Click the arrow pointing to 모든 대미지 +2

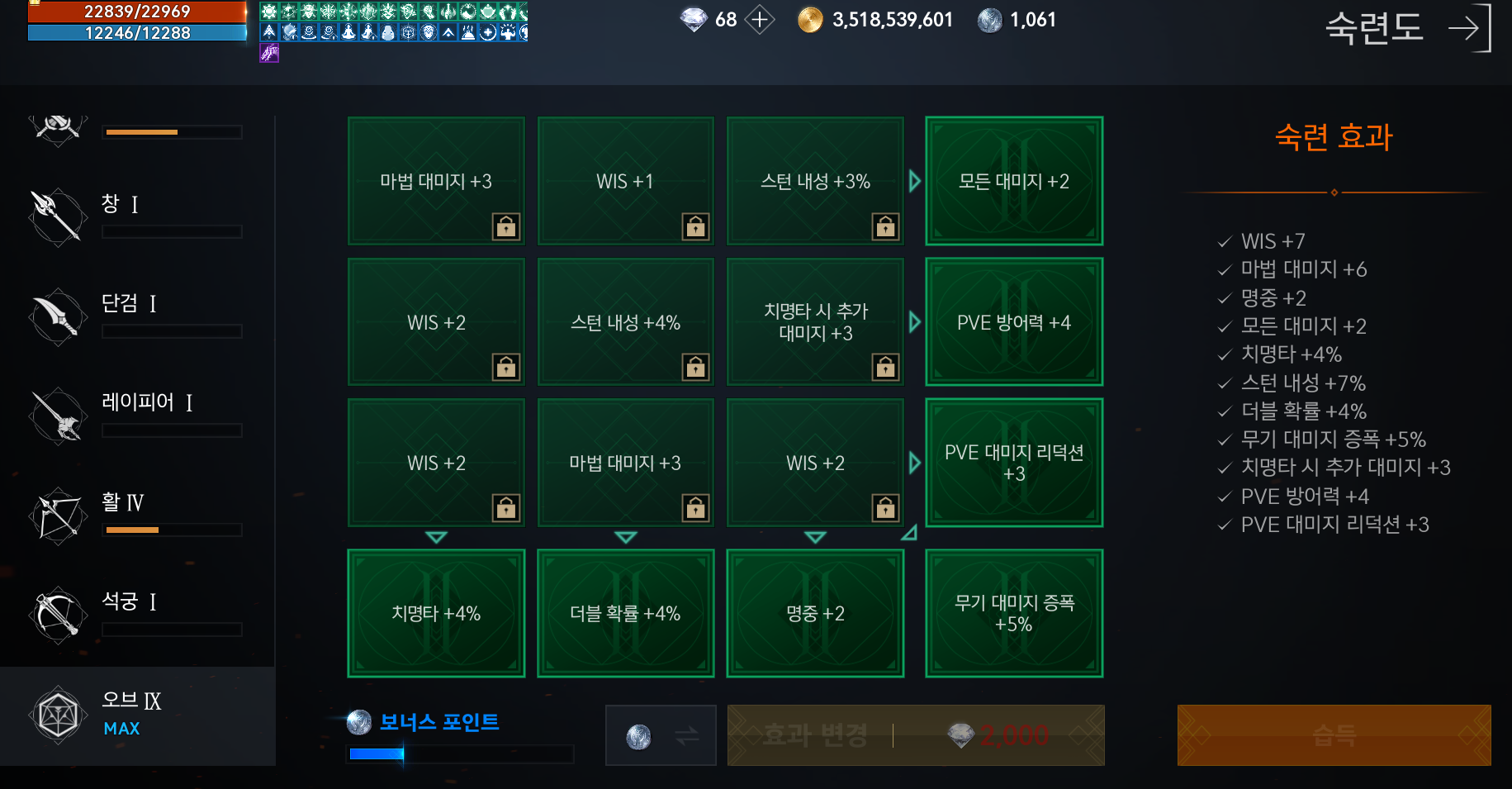pos(913,182)
